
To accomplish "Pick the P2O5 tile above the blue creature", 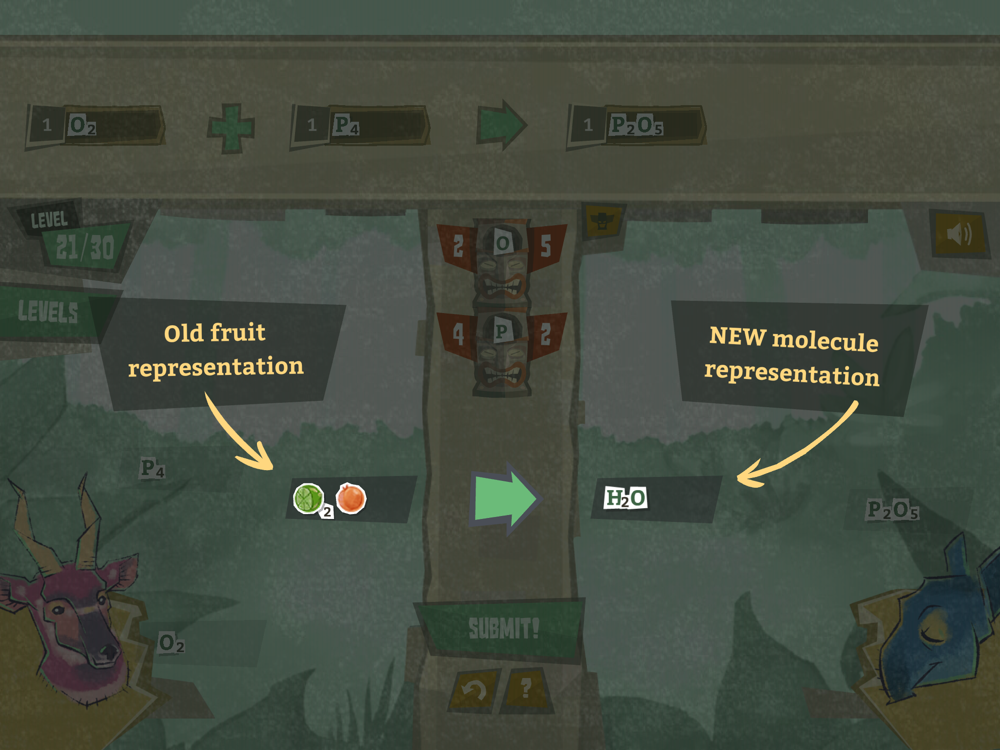I will tap(892, 510).
